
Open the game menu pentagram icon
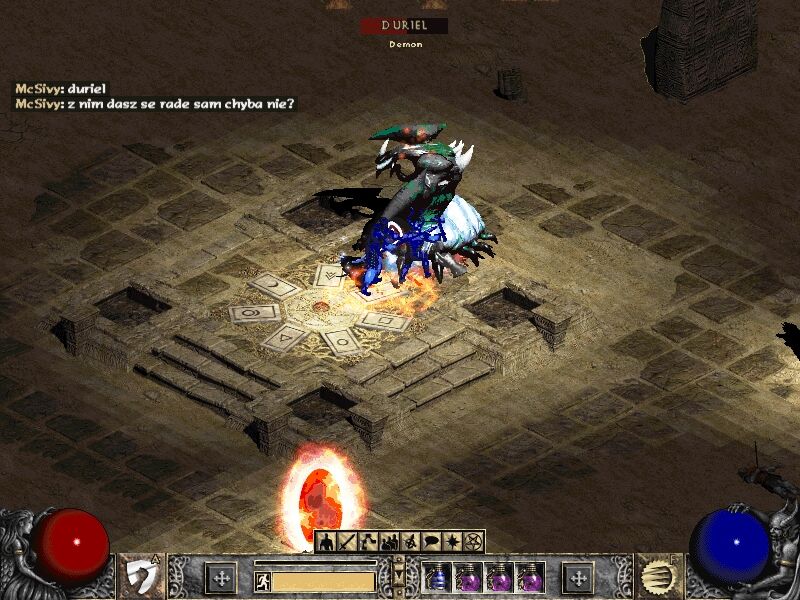point(474,542)
